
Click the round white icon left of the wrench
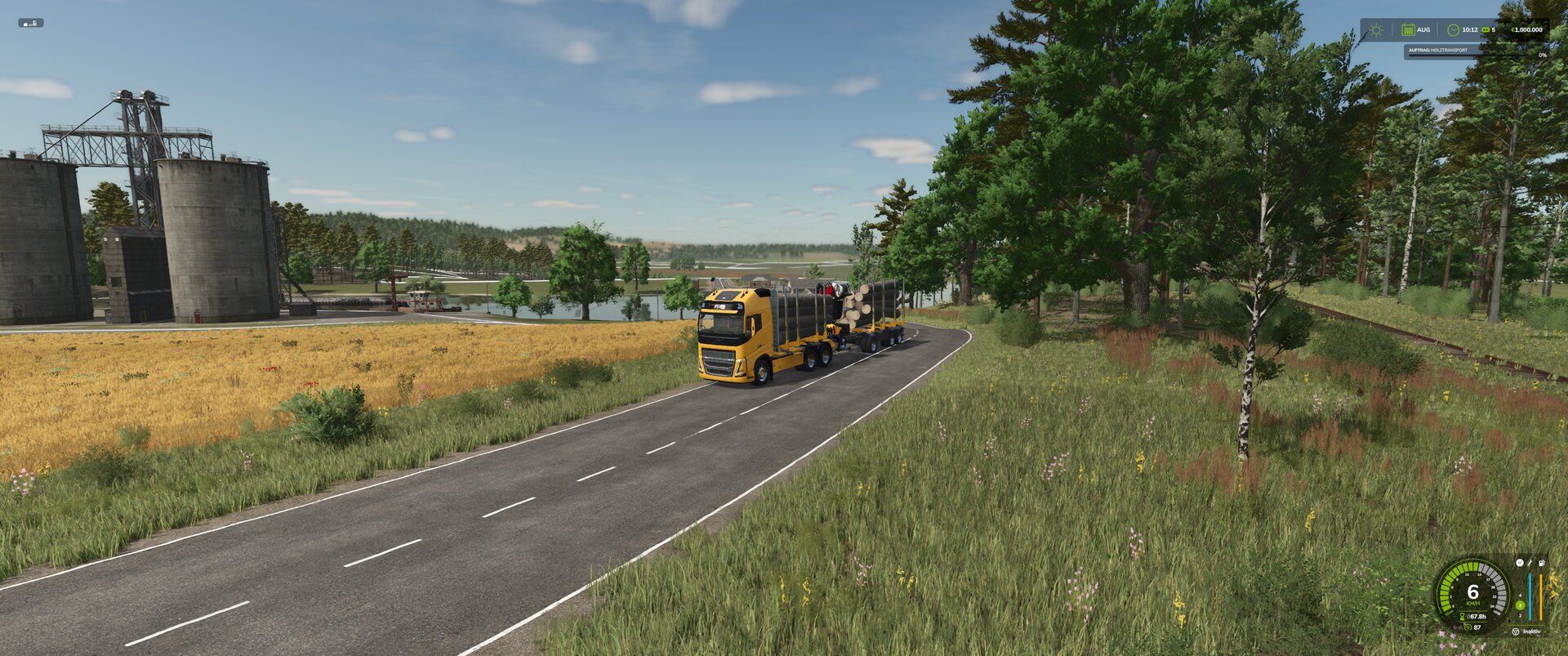pyautogui.click(x=1519, y=563)
